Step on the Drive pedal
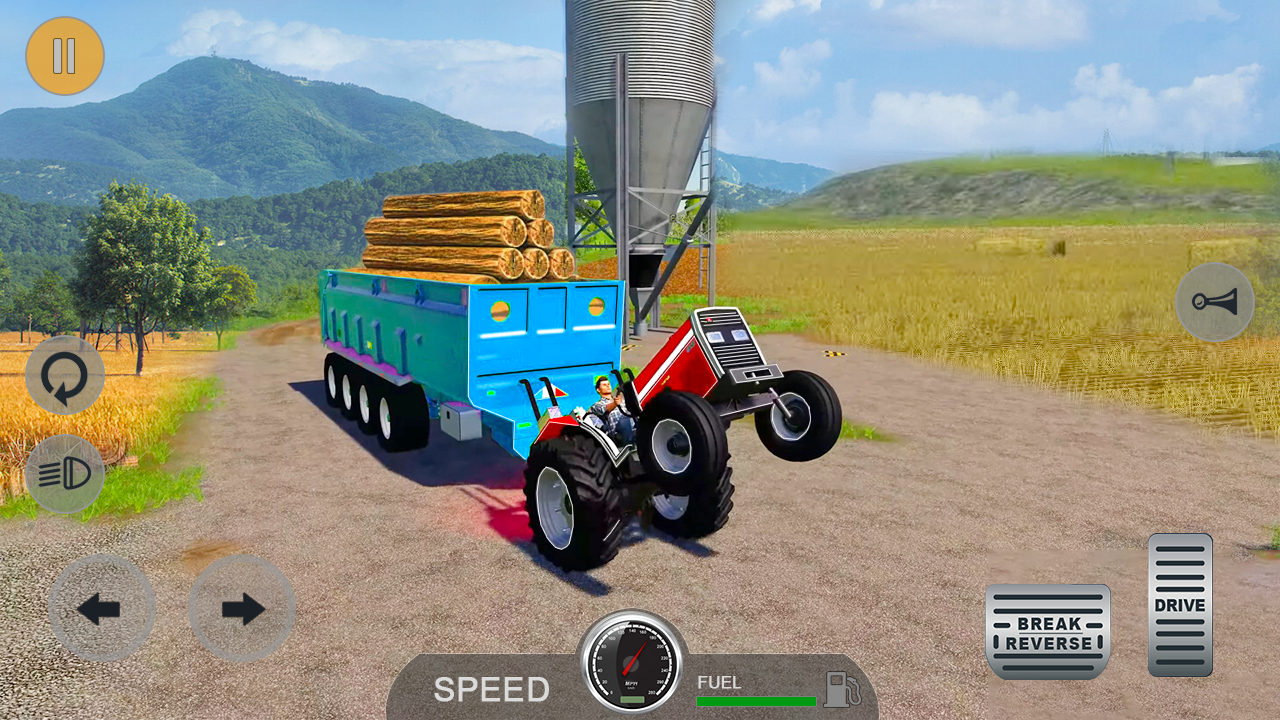The height and width of the screenshot is (720, 1280). click(1180, 605)
